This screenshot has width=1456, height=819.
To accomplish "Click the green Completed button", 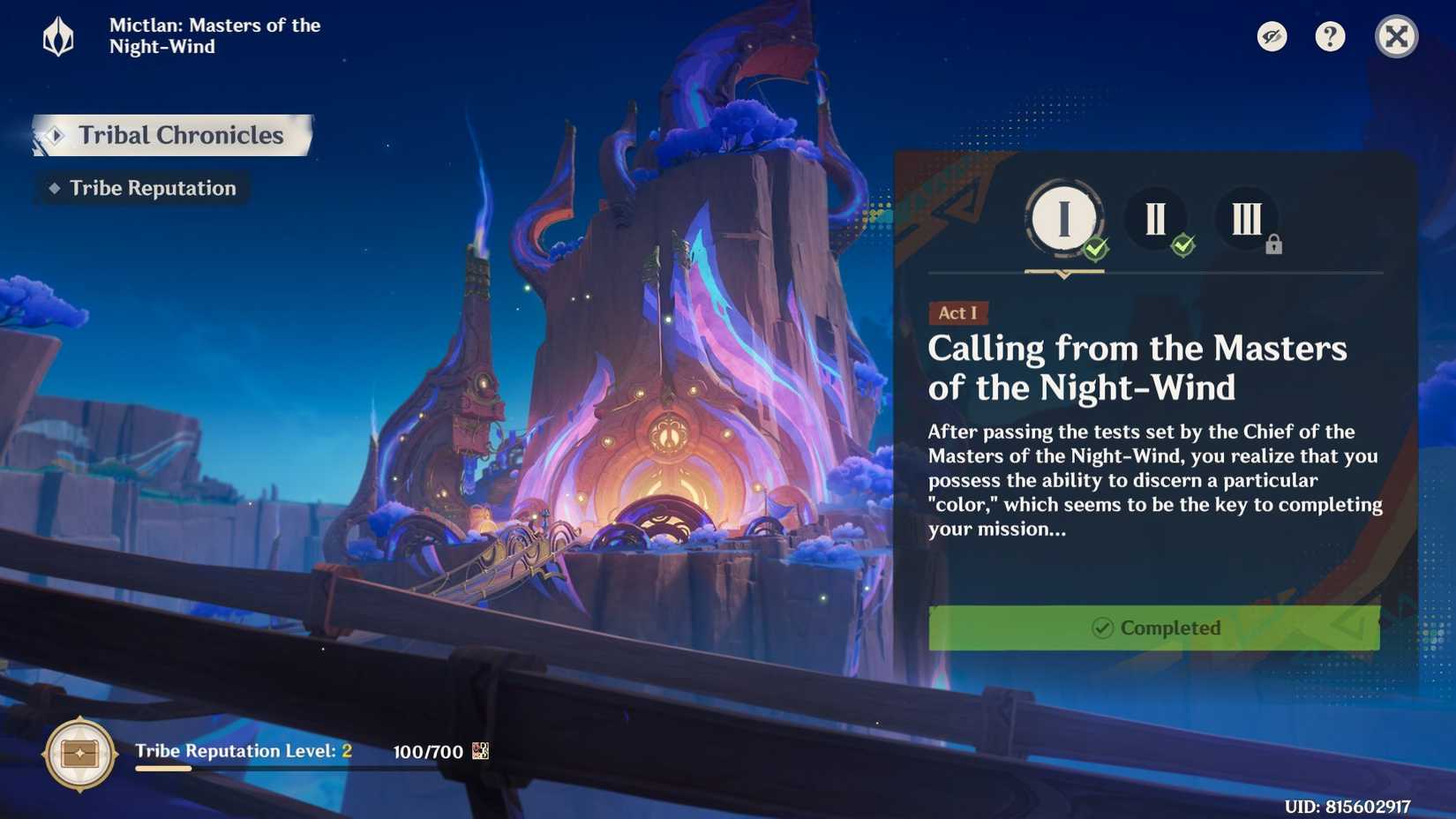I will pyautogui.click(x=1154, y=628).
